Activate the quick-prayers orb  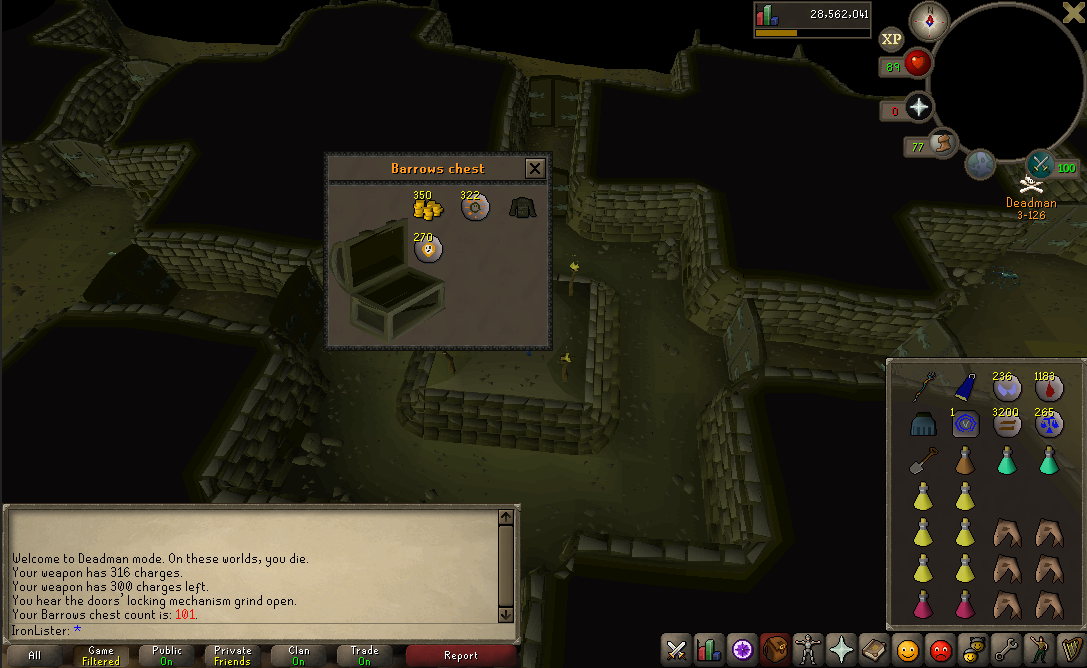coord(918,108)
